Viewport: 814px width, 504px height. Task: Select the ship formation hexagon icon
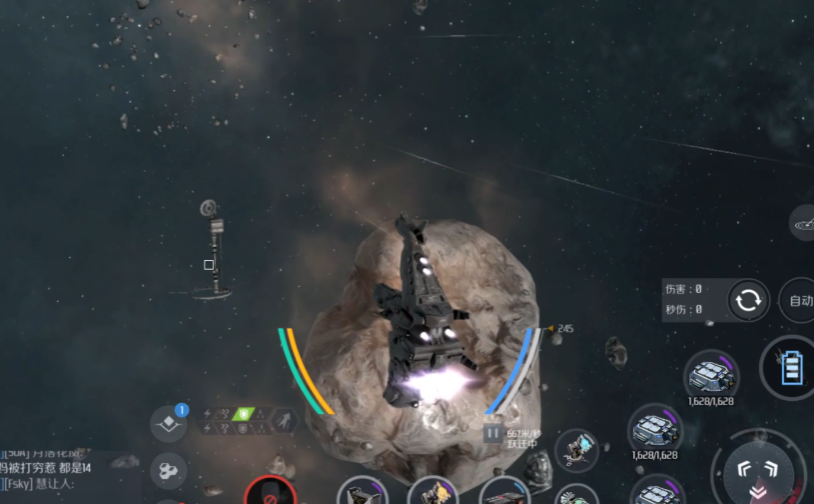tap(284, 420)
